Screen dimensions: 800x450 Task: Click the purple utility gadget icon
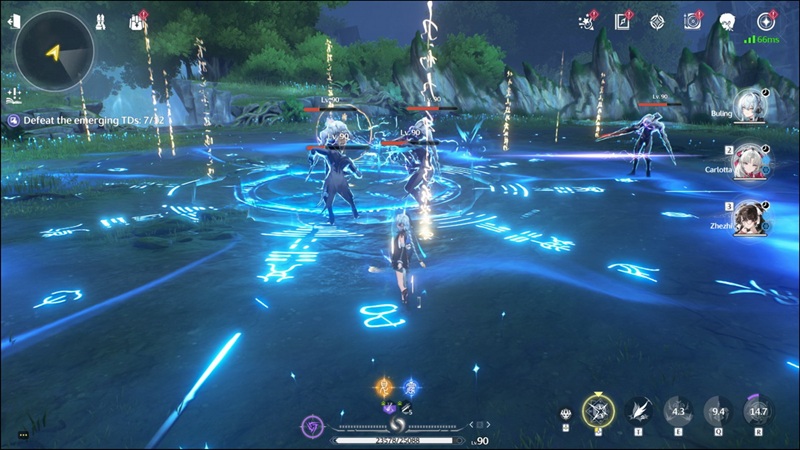[x=312, y=425]
